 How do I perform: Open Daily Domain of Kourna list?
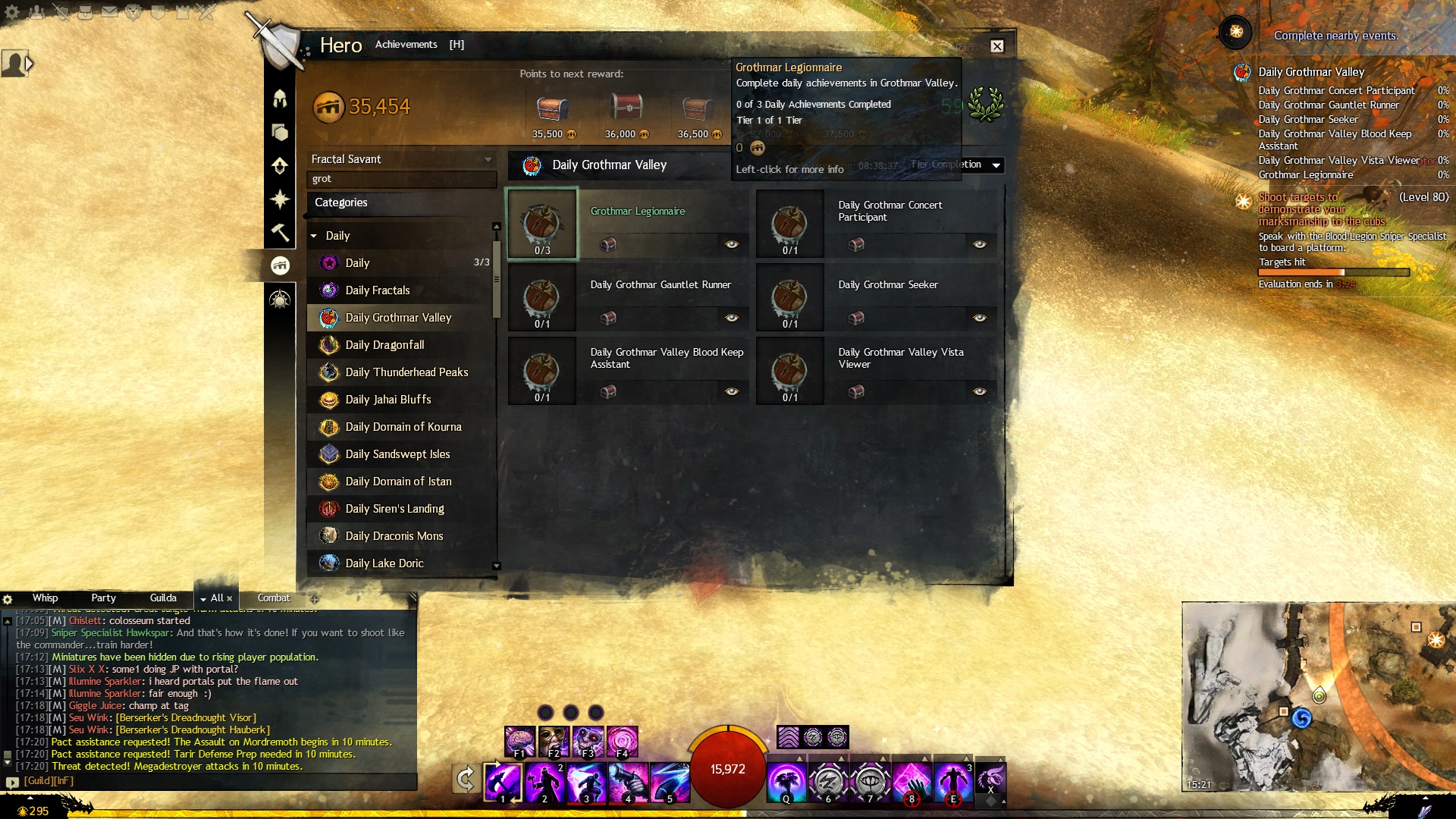[x=403, y=427]
